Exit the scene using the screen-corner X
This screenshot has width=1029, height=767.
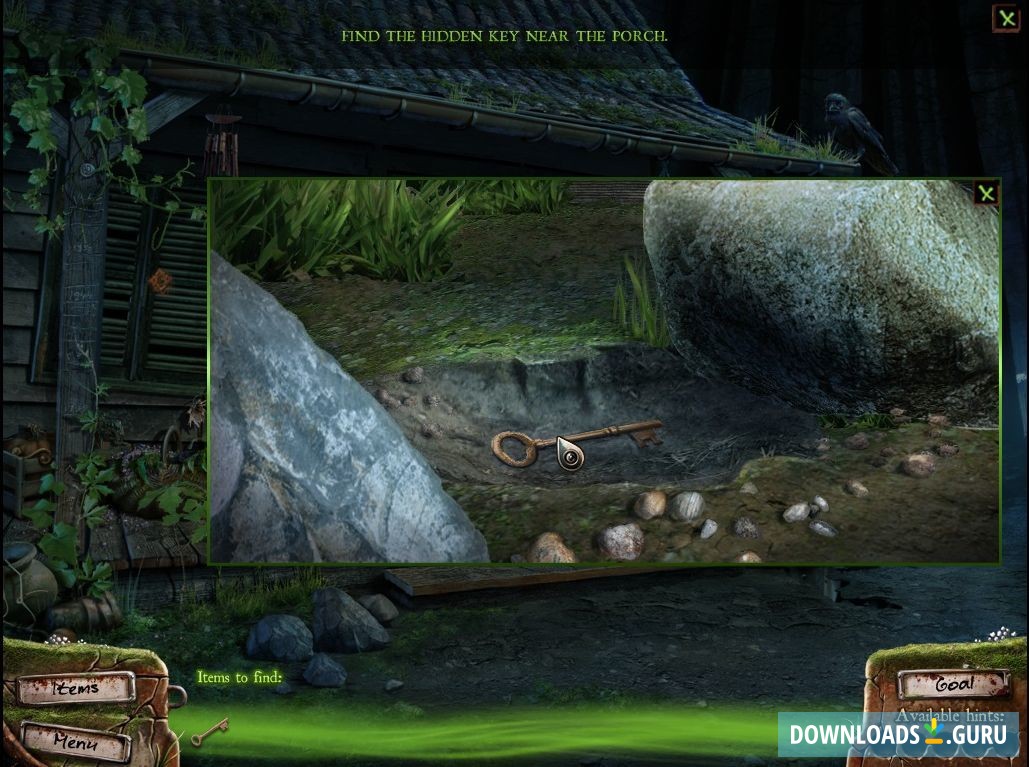point(1005,18)
